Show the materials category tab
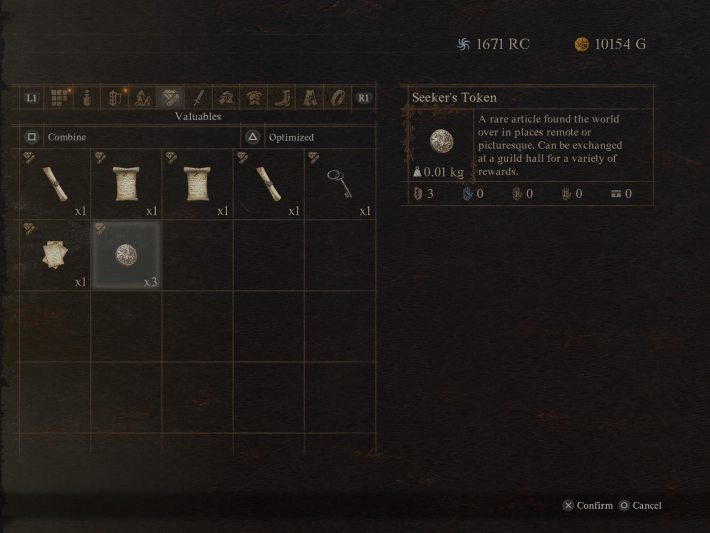Viewport: 710px width, 533px height. (x=143, y=98)
